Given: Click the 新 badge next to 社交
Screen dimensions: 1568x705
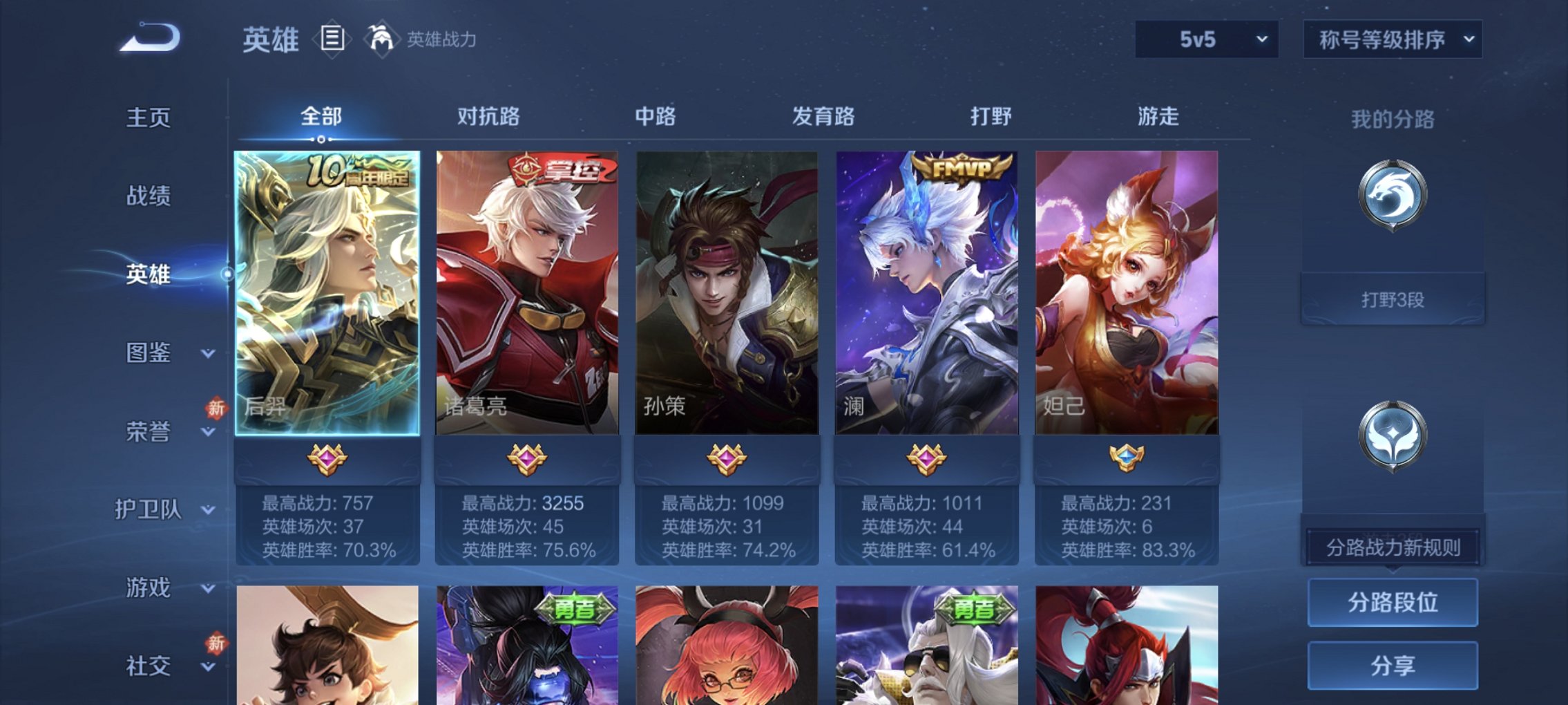Looking at the screenshot, I should click(x=216, y=643).
